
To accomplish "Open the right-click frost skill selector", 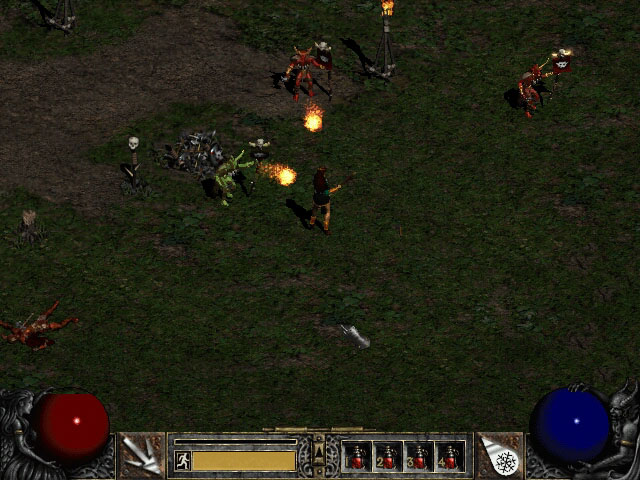I will coord(500,455).
